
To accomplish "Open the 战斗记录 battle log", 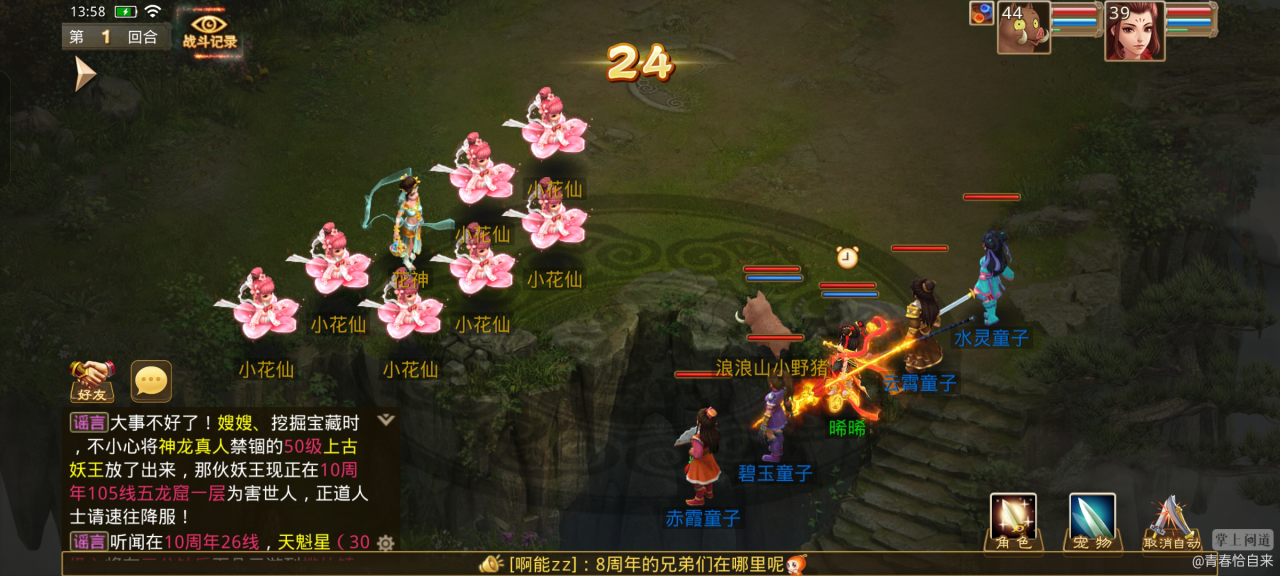I will tap(209, 30).
